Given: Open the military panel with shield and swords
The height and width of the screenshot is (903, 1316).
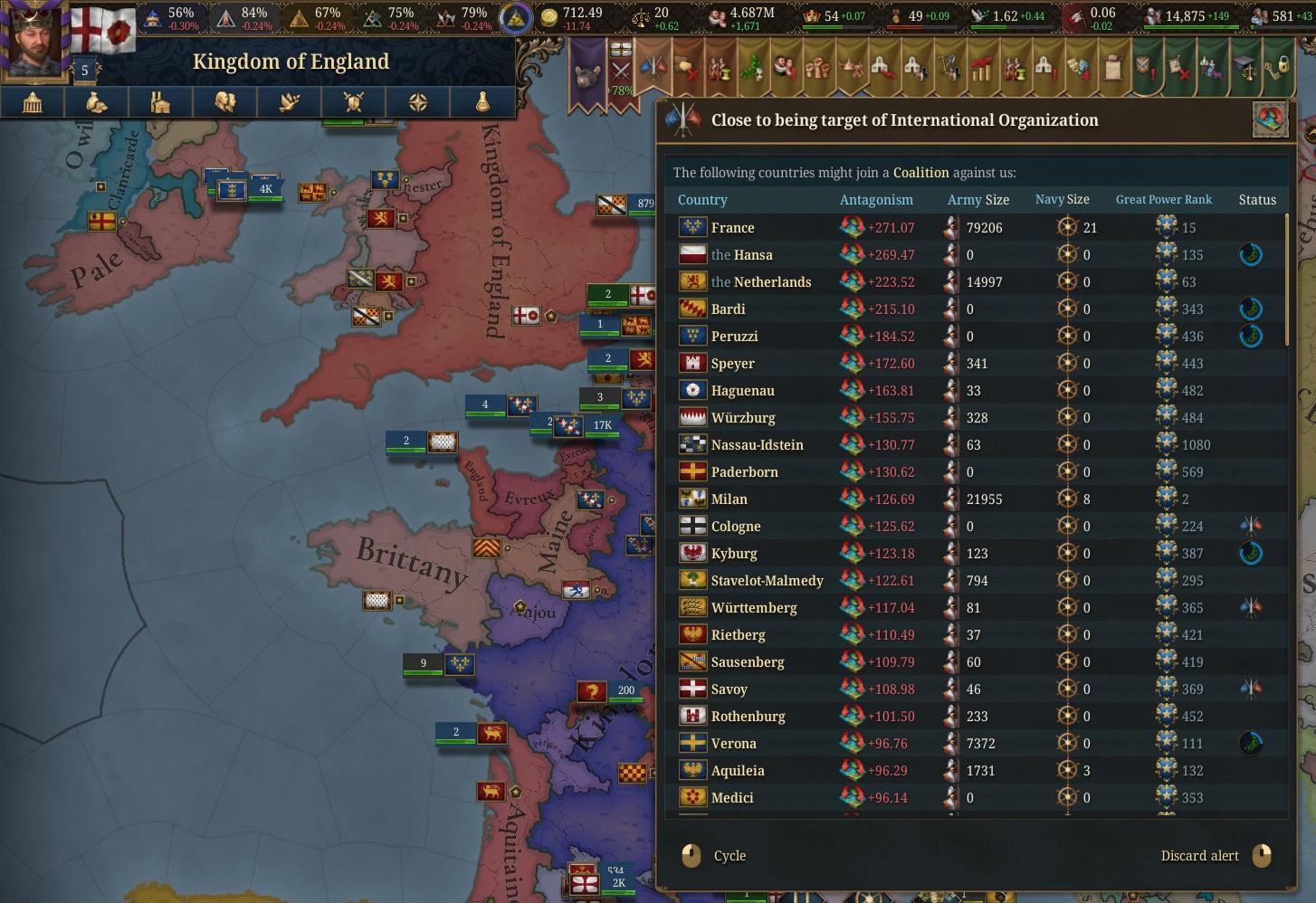Looking at the screenshot, I should tap(354, 102).
